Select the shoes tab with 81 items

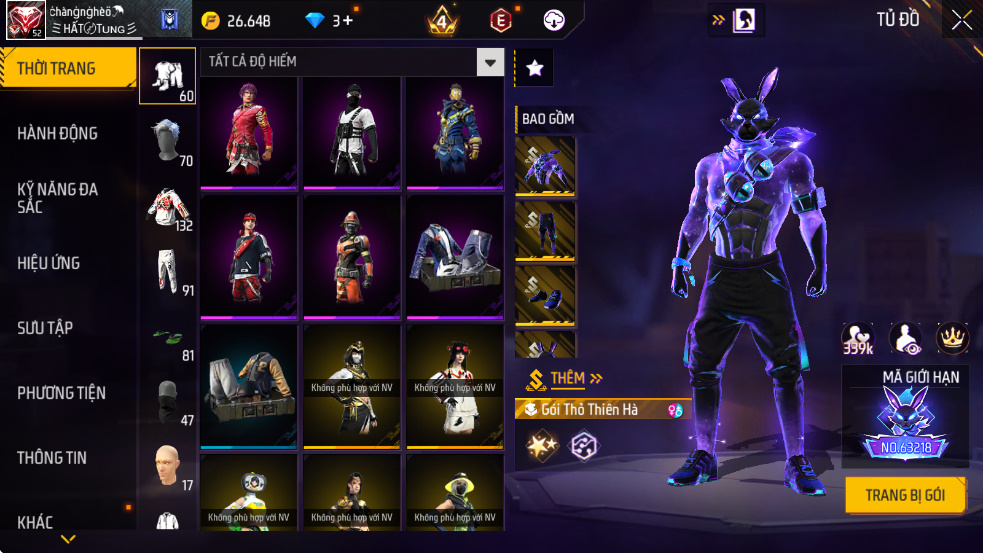(x=167, y=337)
